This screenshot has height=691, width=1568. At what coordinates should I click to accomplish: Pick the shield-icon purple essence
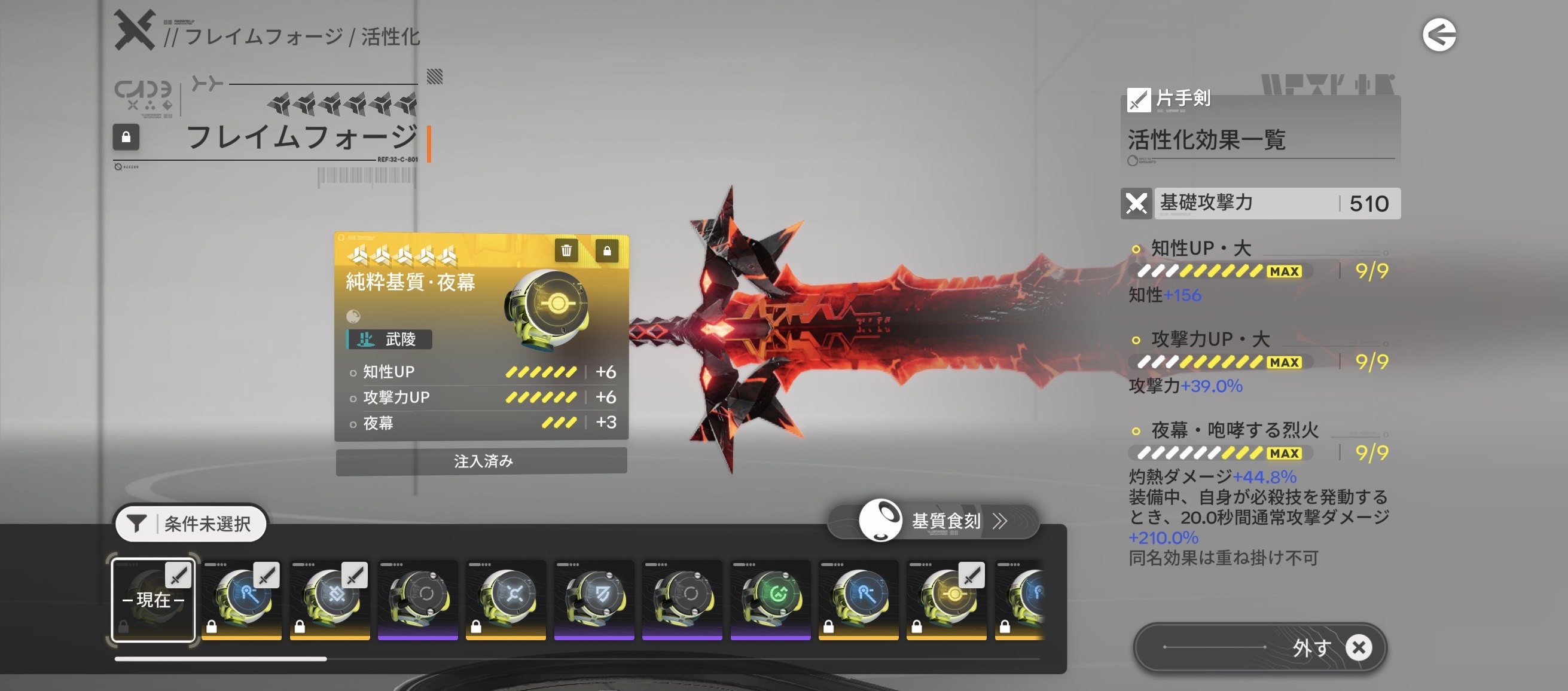point(594,598)
